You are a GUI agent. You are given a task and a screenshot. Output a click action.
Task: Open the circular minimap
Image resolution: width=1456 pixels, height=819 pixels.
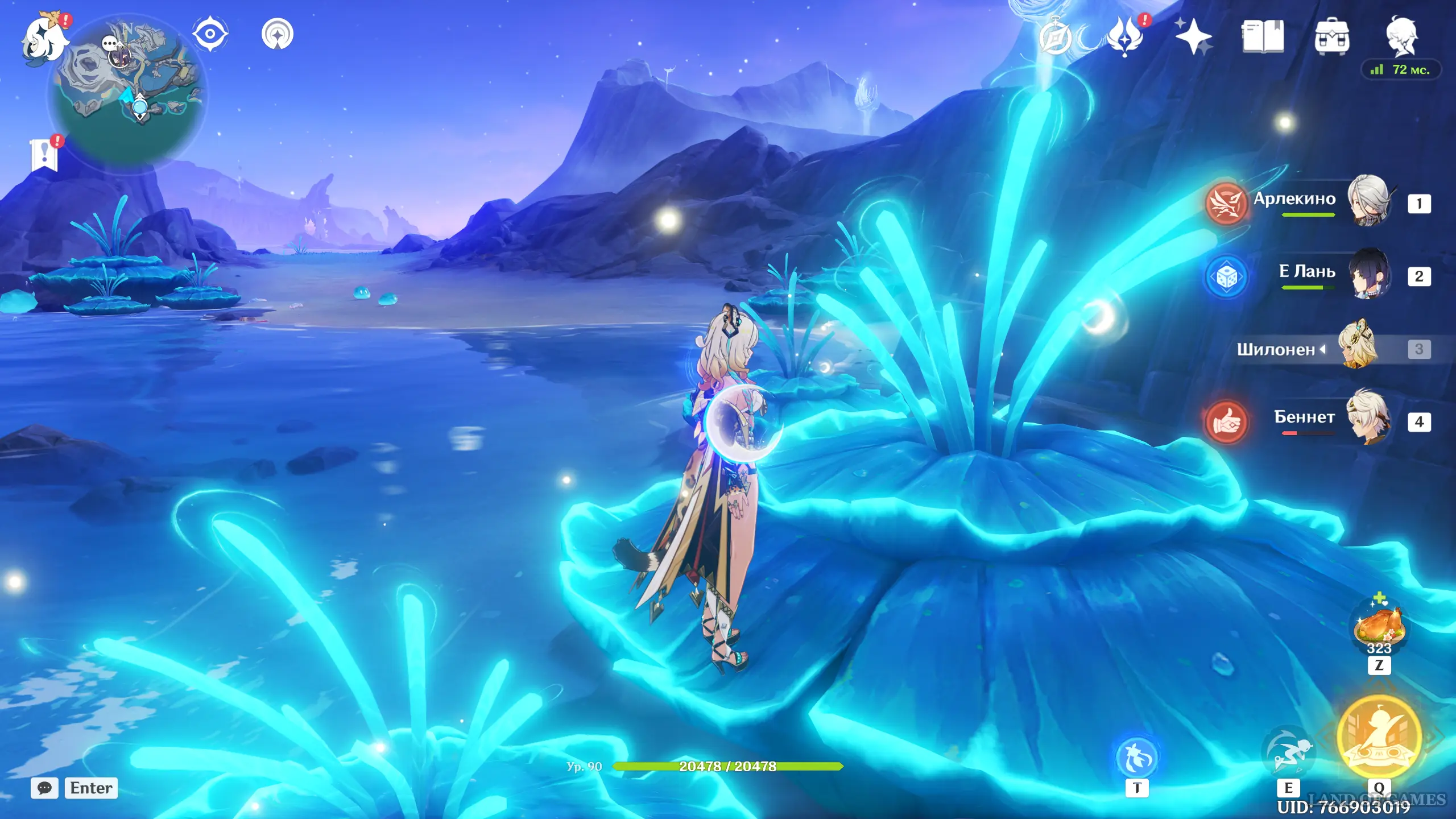[x=129, y=90]
